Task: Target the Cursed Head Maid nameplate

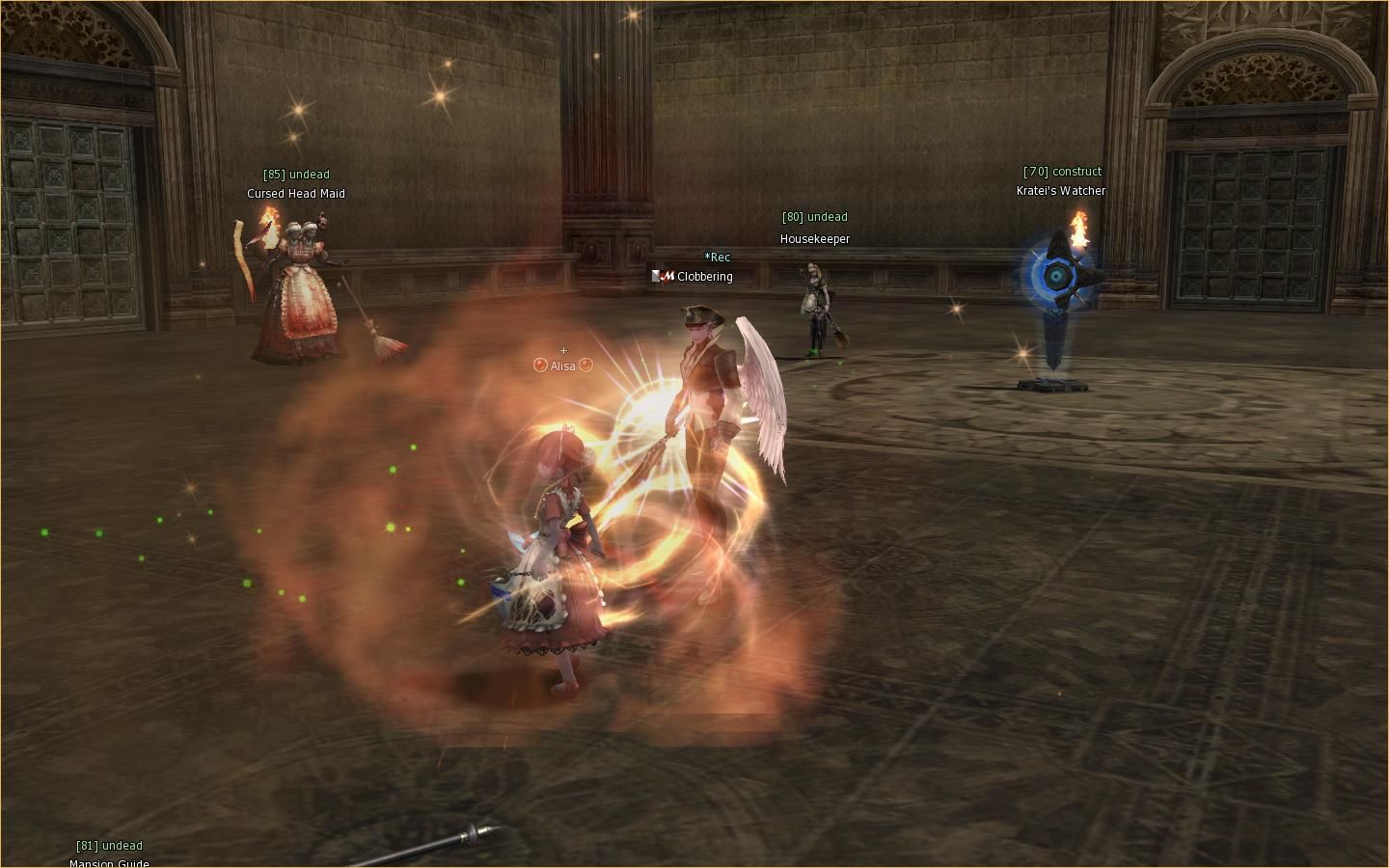Action: pos(296,194)
